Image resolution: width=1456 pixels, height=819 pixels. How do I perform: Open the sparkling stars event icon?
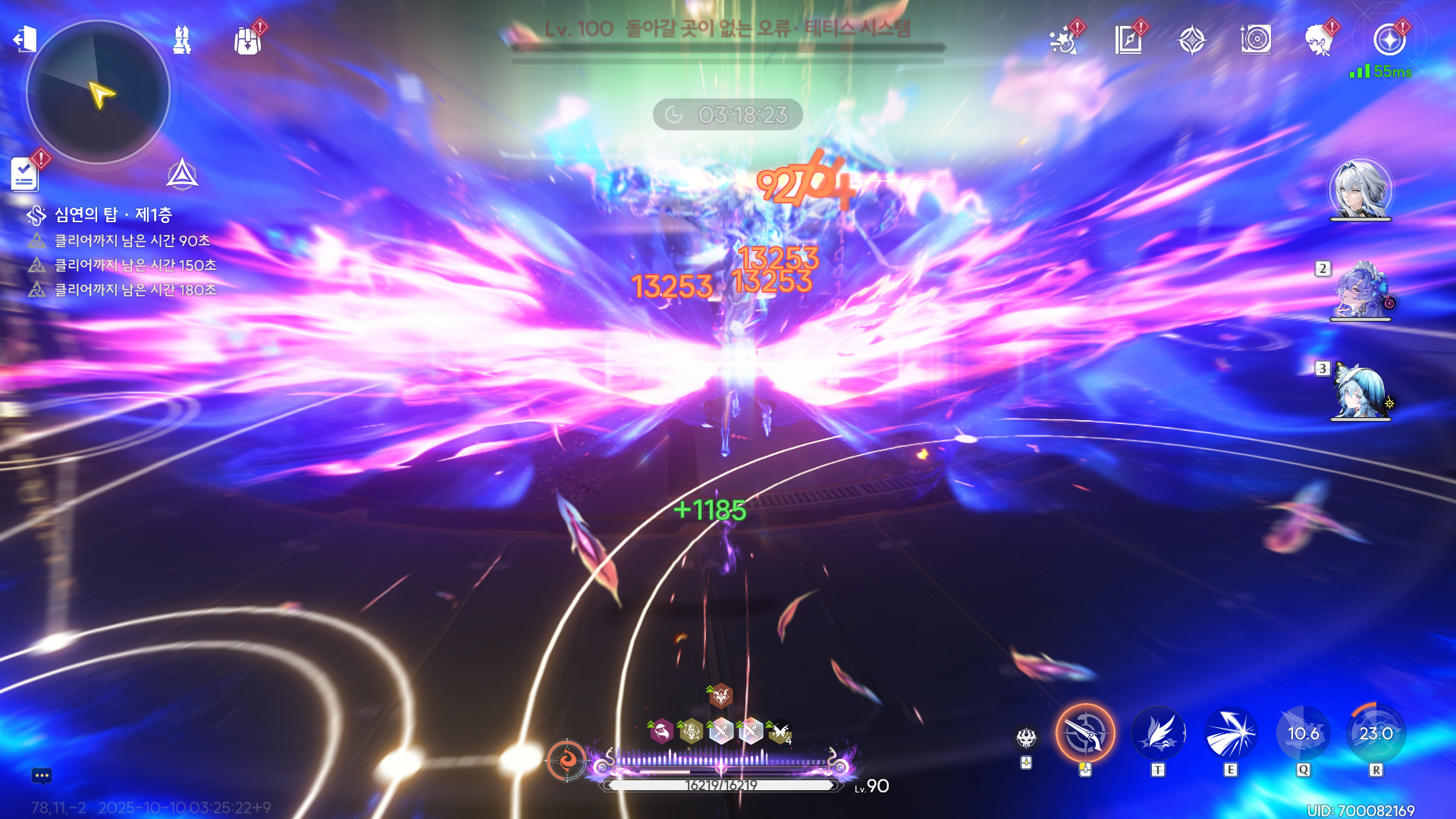[x=1063, y=40]
